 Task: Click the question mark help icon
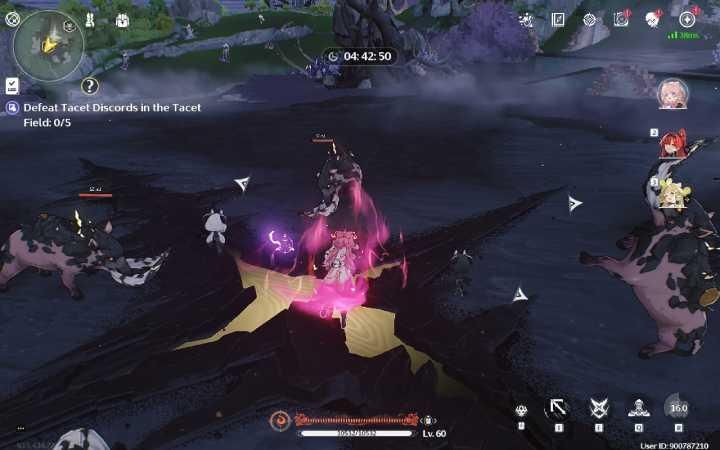89,87
